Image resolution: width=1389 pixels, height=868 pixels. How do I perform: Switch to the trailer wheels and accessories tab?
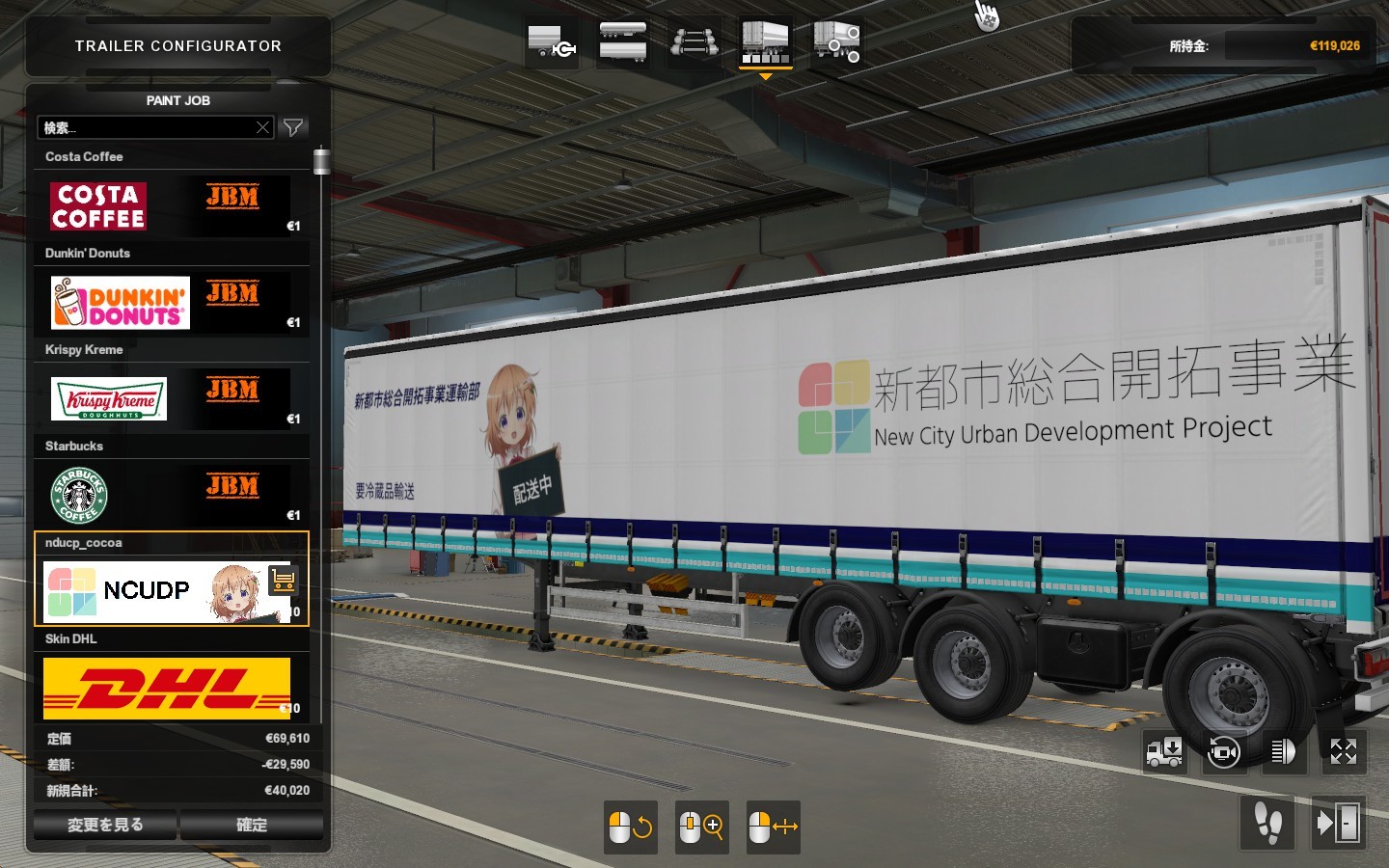point(836,42)
